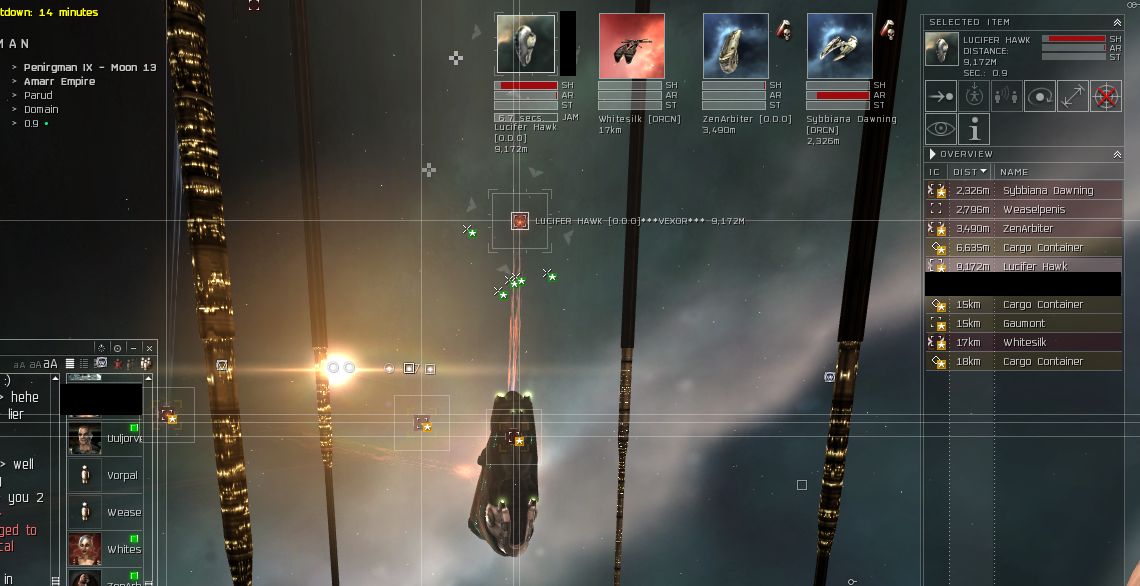
Task: Orbit the selected item
Action: tap(1040, 96)
